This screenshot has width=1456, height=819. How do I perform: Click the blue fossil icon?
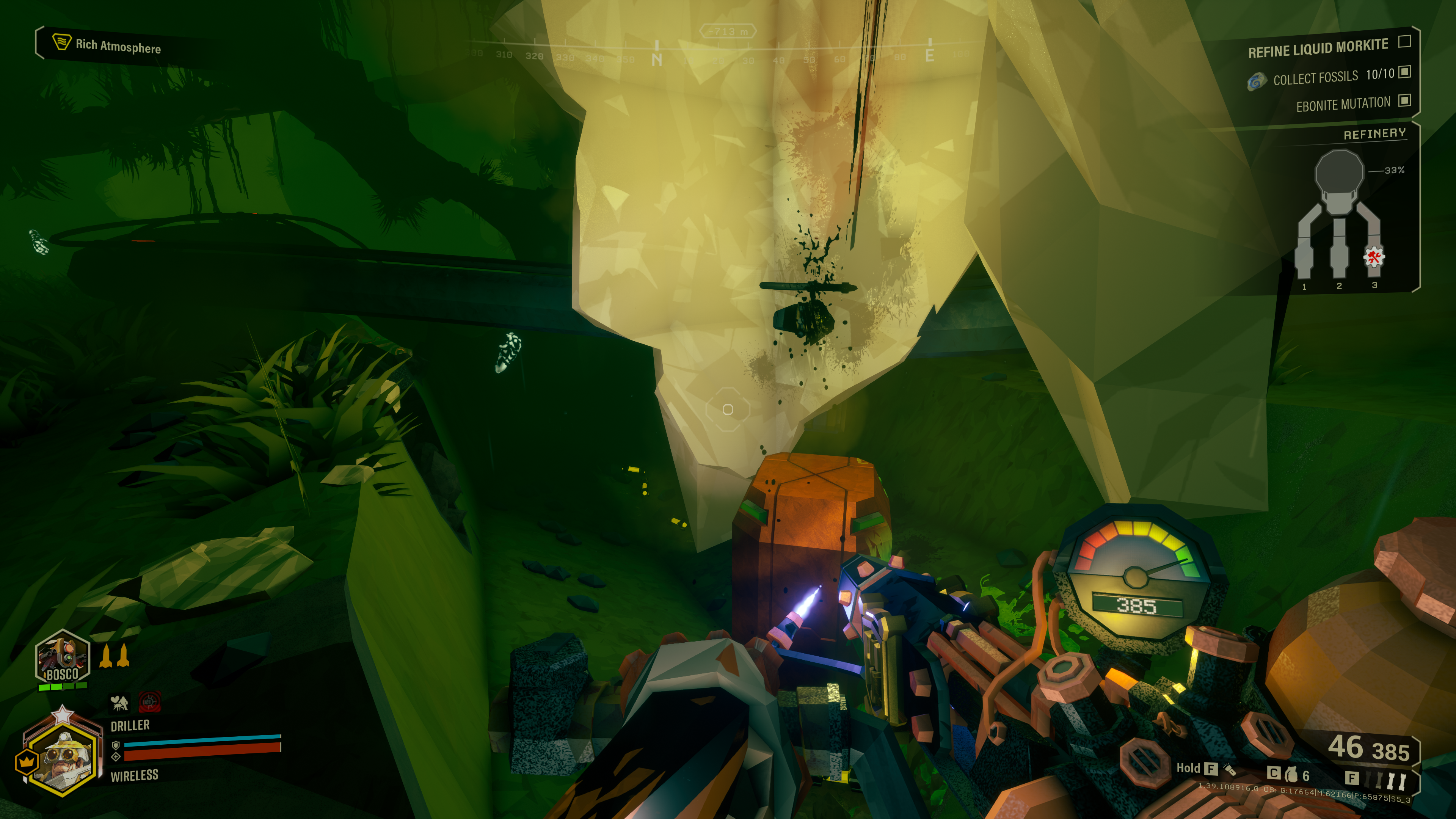pyautogui.click(x=1256, y=82)
